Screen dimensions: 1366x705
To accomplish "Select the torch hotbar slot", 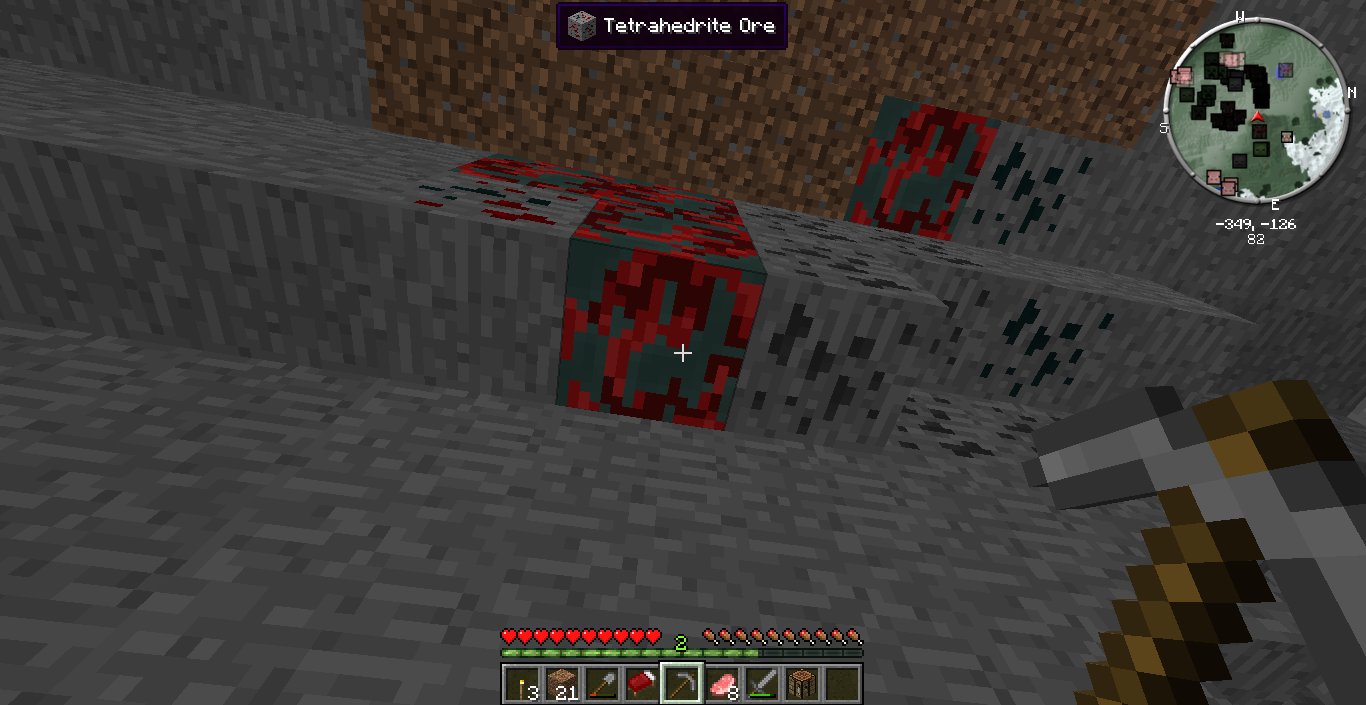I will (522, 684).
